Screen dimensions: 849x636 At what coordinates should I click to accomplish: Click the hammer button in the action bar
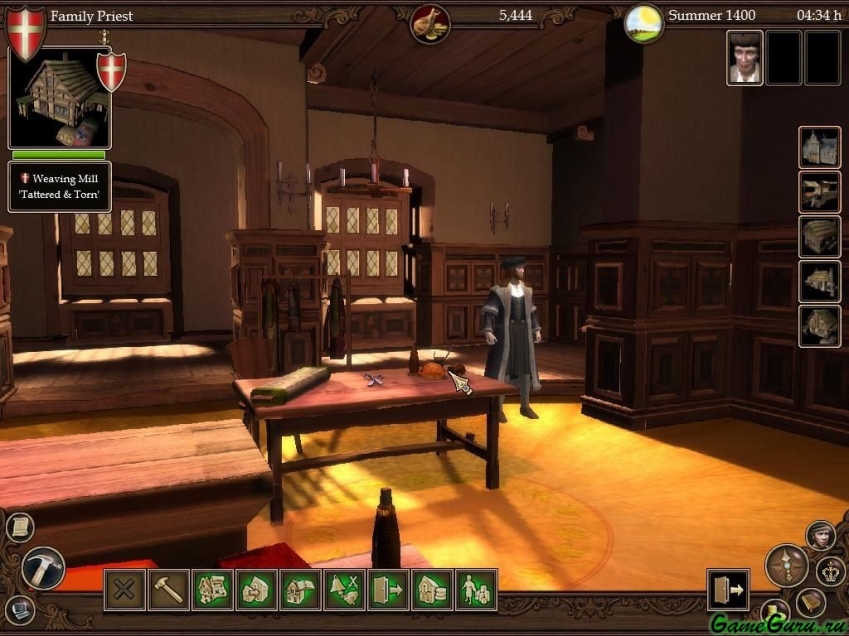pos(168,589)
